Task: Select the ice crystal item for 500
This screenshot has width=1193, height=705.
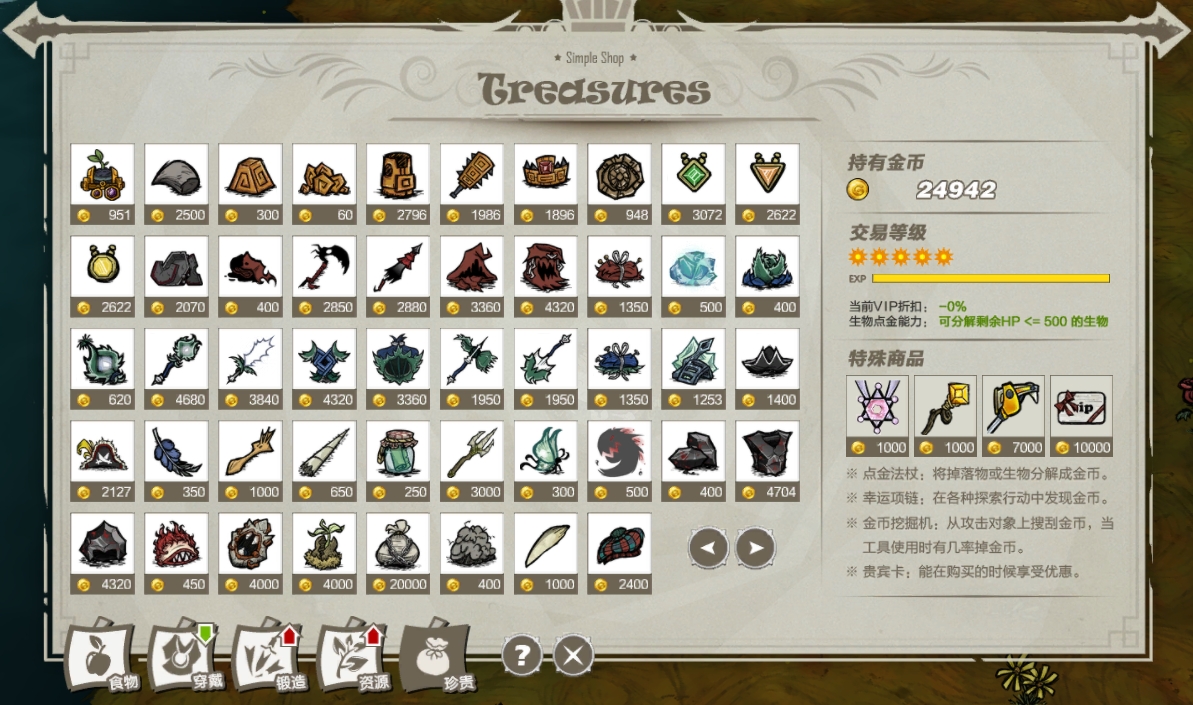Action: coord(693,267)
